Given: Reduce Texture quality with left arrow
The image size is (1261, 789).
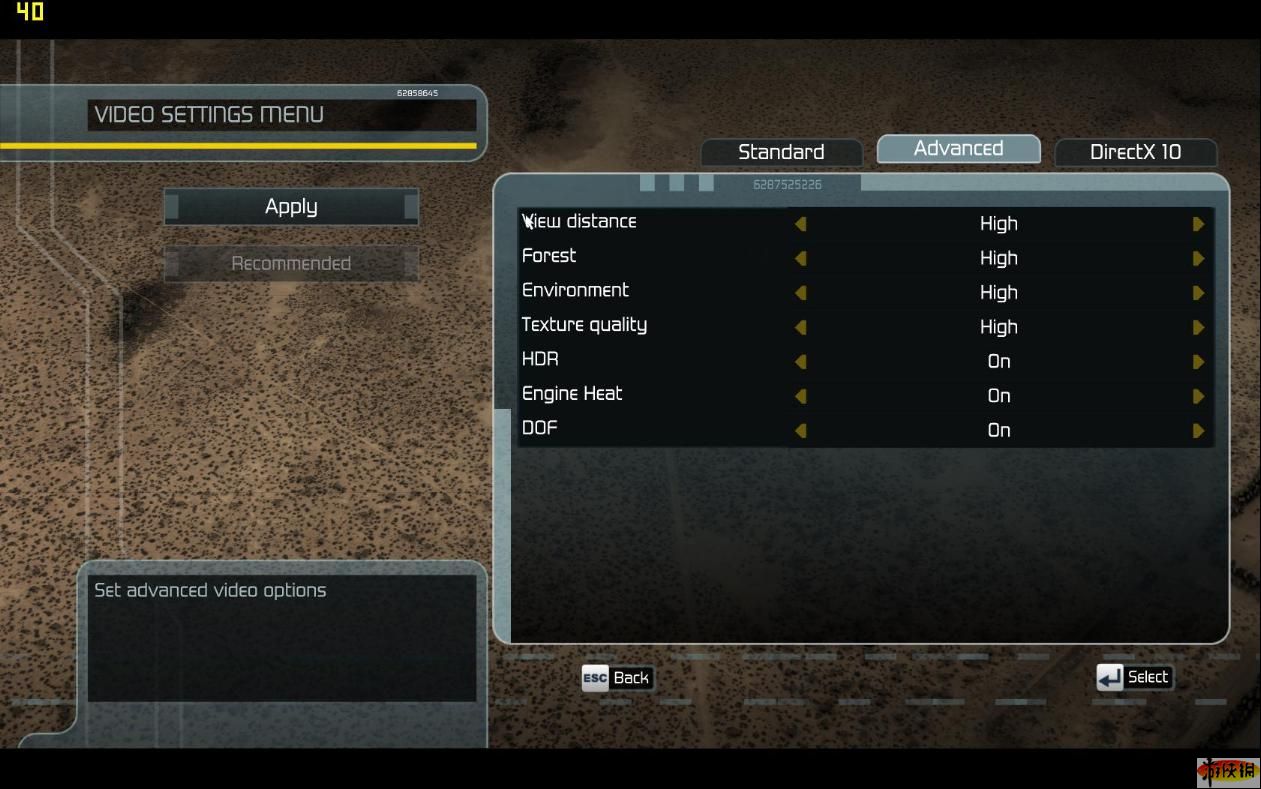Looking at the screenshot, I should click(x=800, y=327).
